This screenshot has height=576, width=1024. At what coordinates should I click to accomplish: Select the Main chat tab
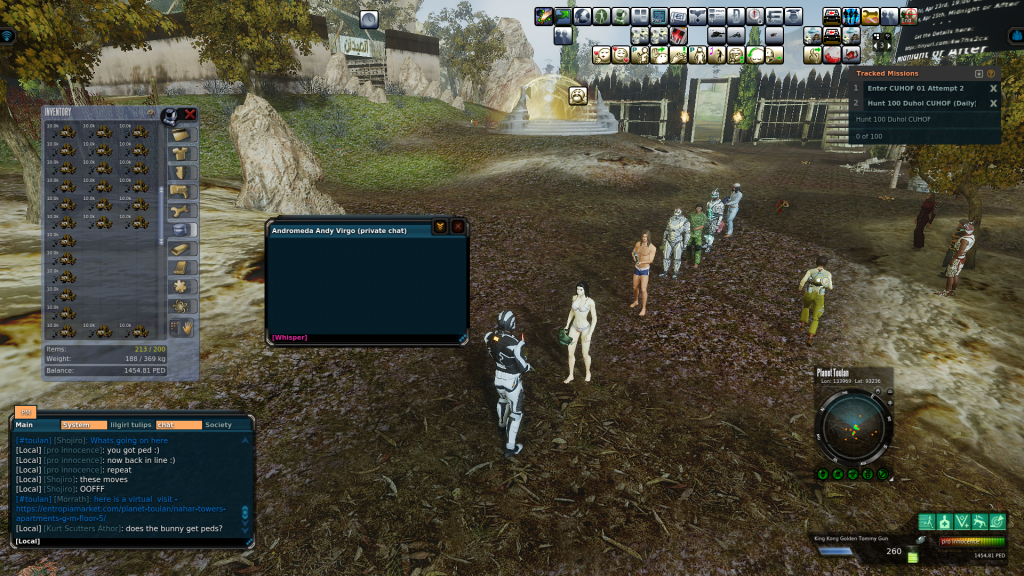25,425
